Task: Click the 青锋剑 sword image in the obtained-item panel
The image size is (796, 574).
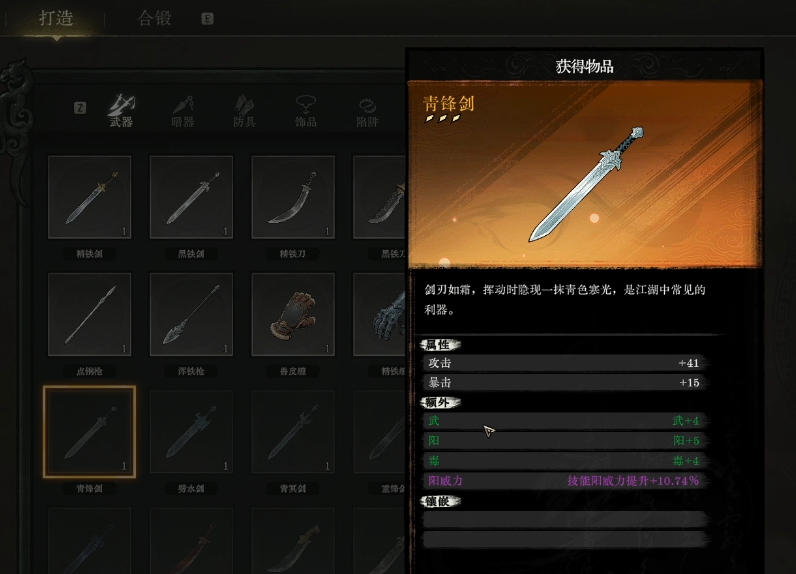Action: 586,184
